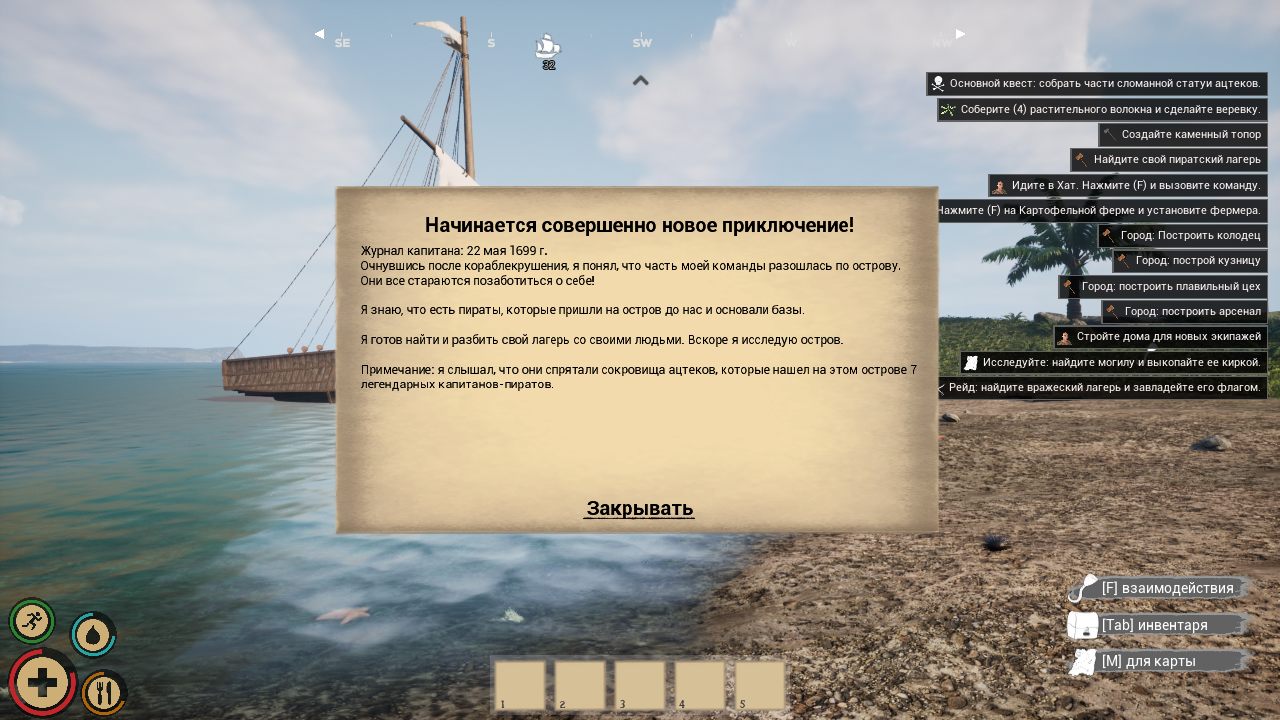Click the red circular health progress ring

42,682
